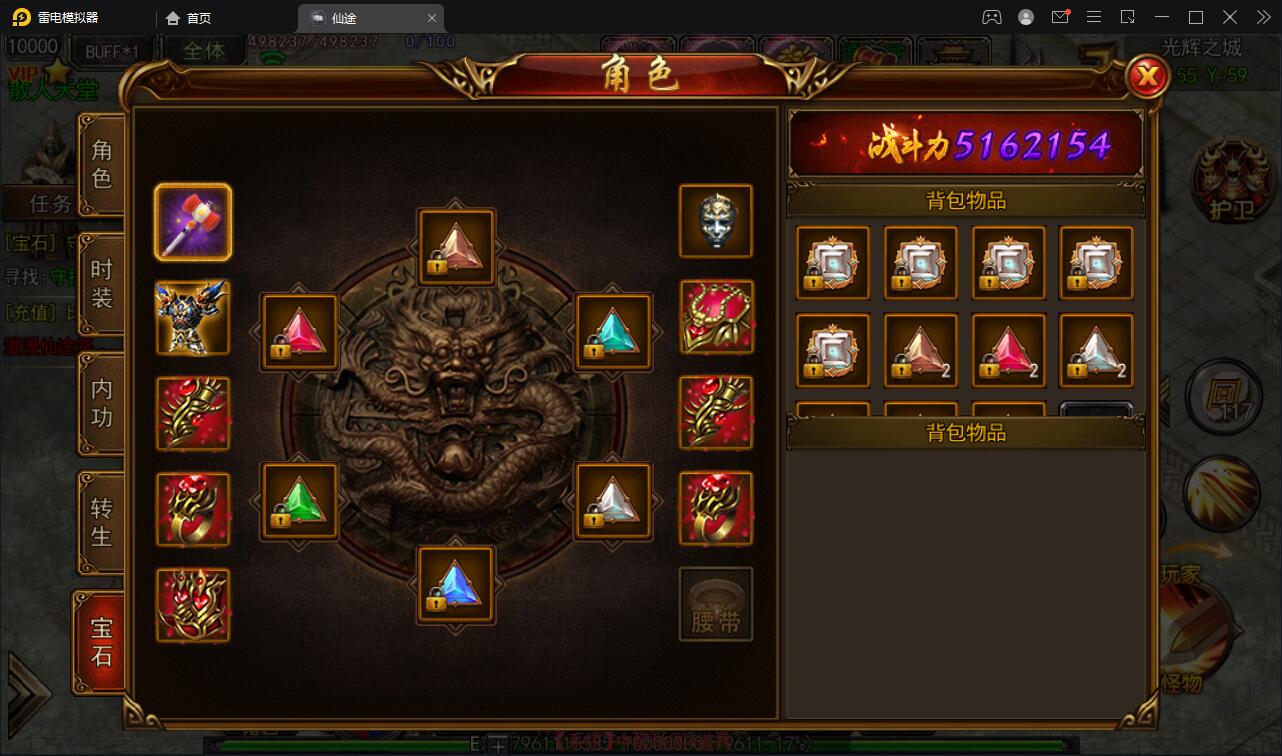The height and width of the screenshot is (756, 1282).
Task: Open the 全体 chat channel dropdown
Action: tap(205, 50)
